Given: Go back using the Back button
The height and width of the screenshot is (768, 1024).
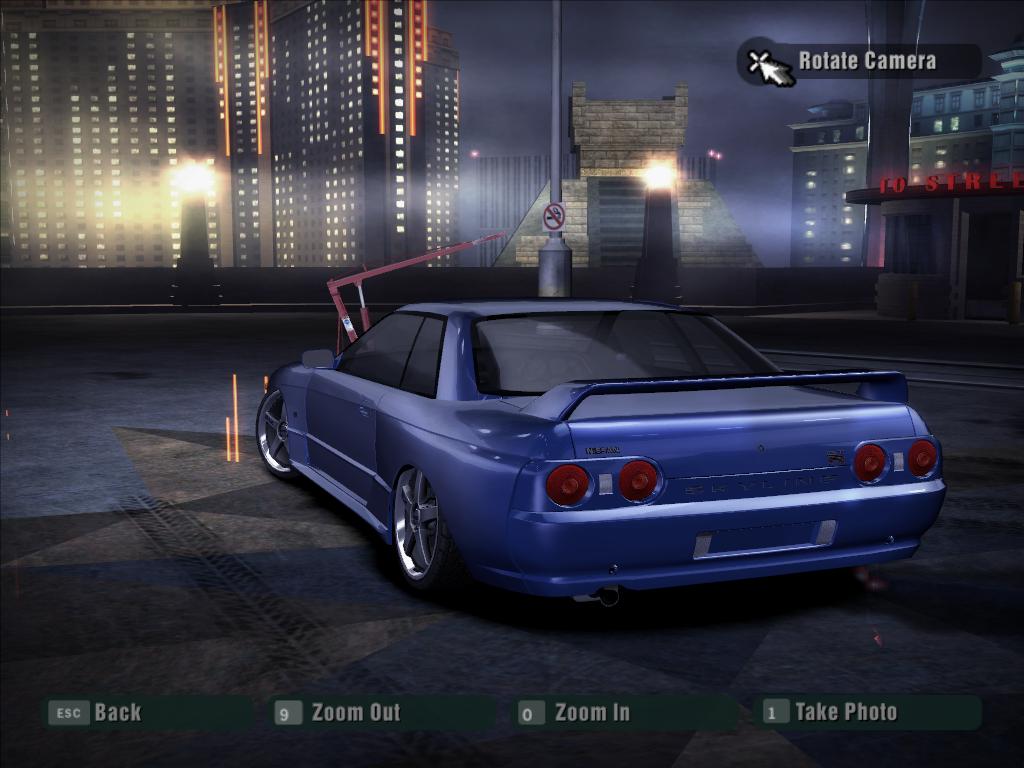Looking at the screenshot, I should click(117, 713).
